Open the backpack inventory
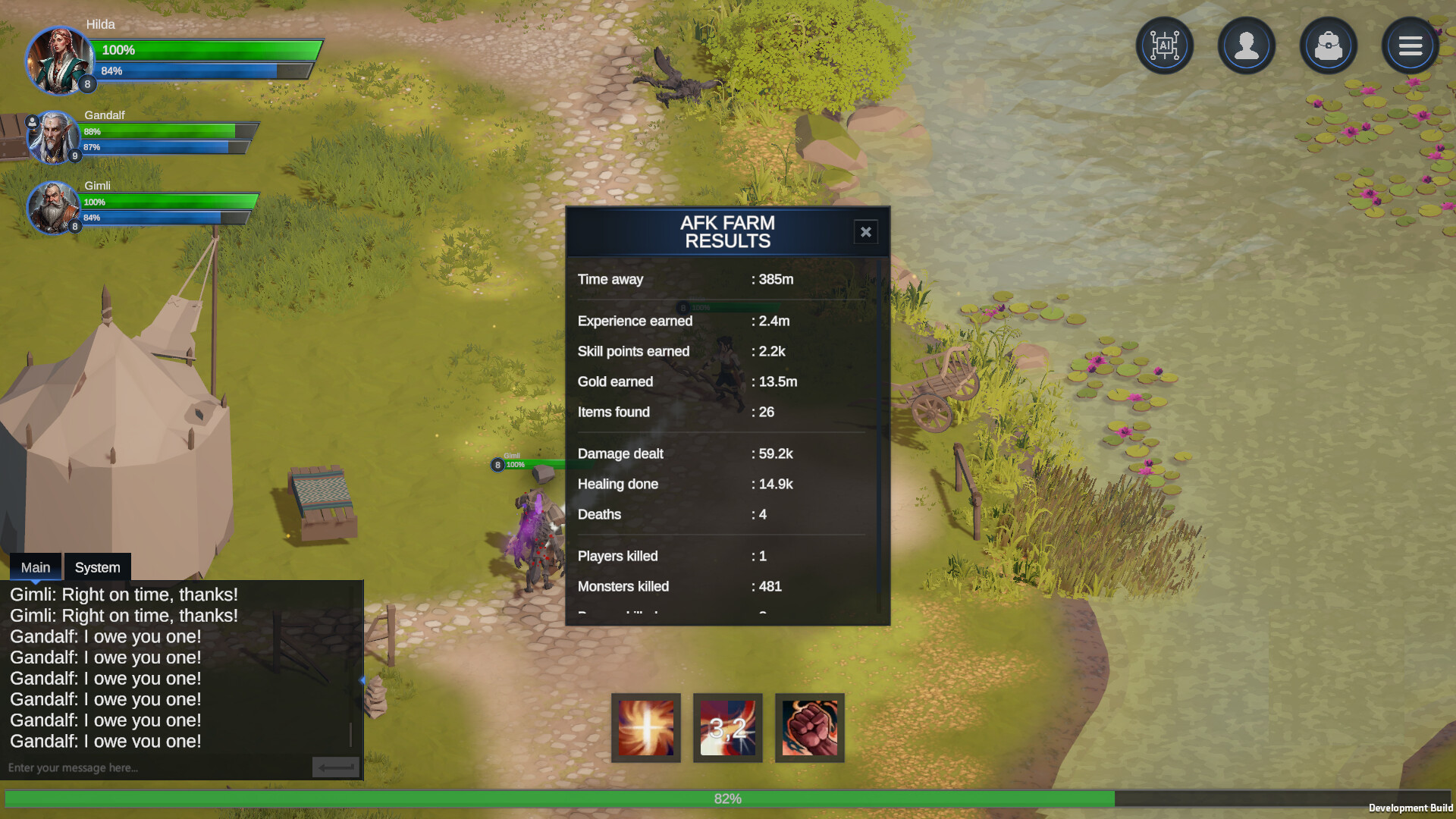The width and height of the screenshot is (1456, 819). tap(1328, 45)
